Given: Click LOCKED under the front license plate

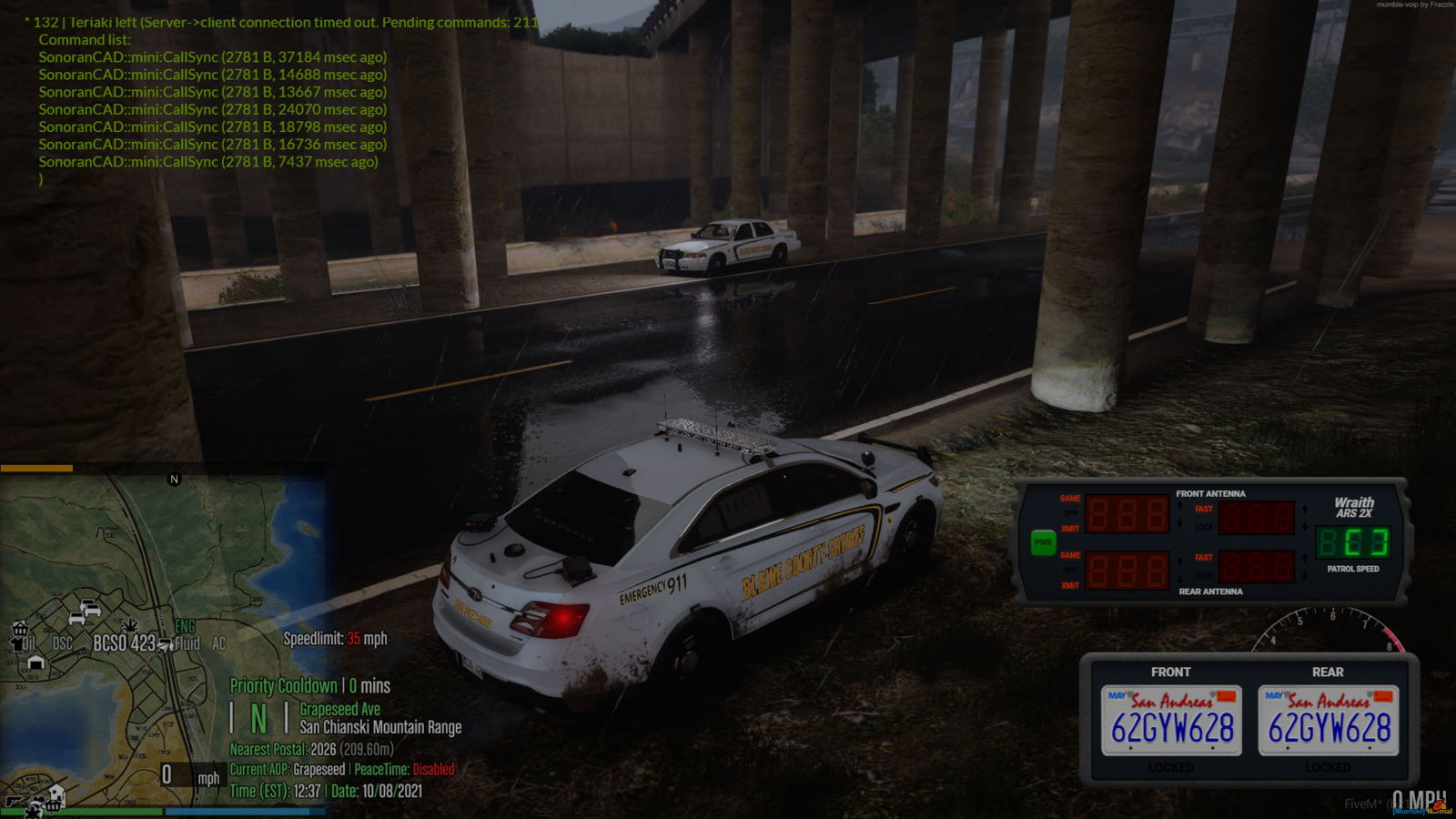Looking at the screenshot, I should point(1172,767).
